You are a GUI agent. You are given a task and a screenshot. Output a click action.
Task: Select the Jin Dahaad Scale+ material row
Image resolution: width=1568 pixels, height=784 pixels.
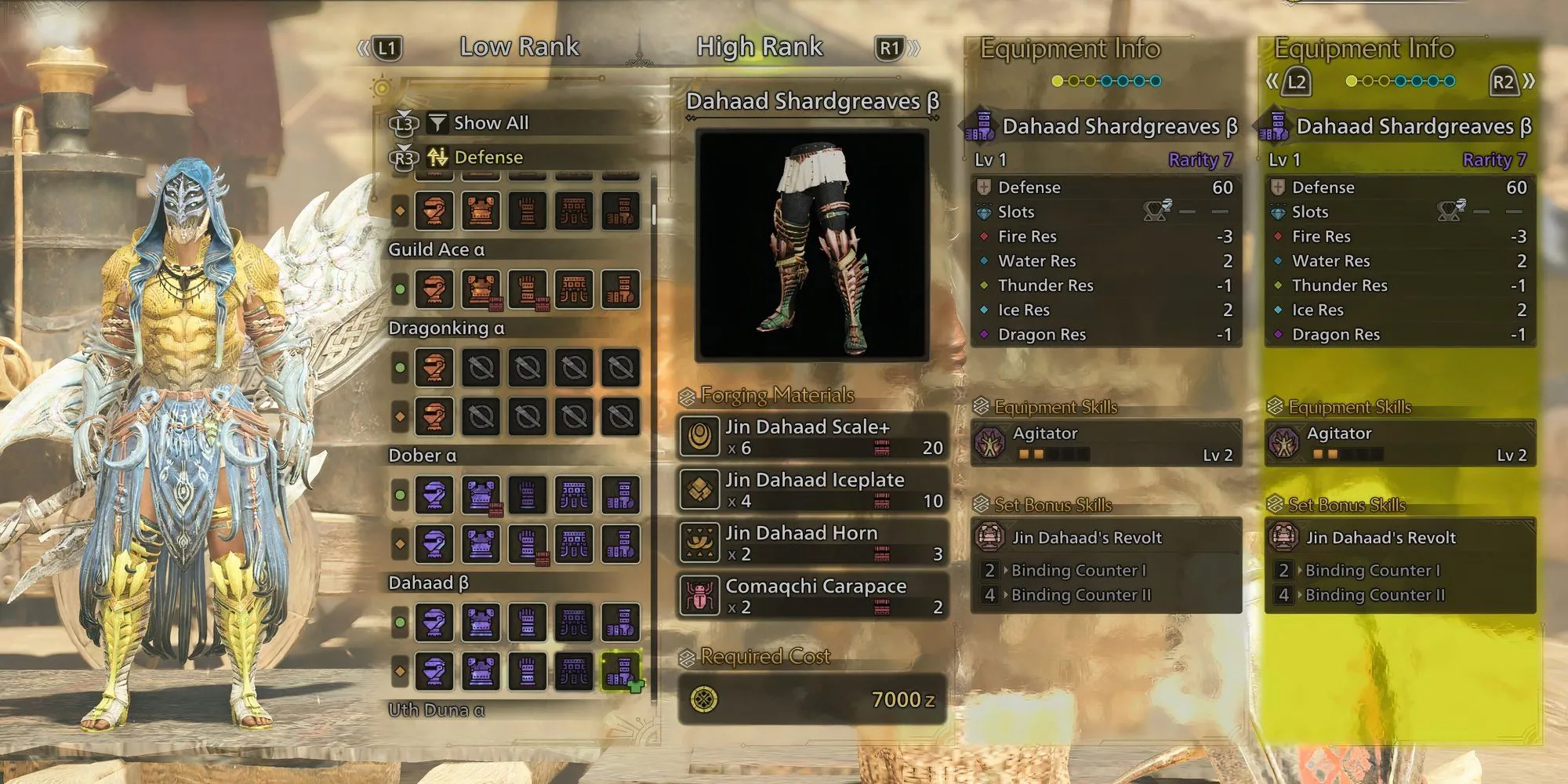pyautogui.click(x=812, y=437)
